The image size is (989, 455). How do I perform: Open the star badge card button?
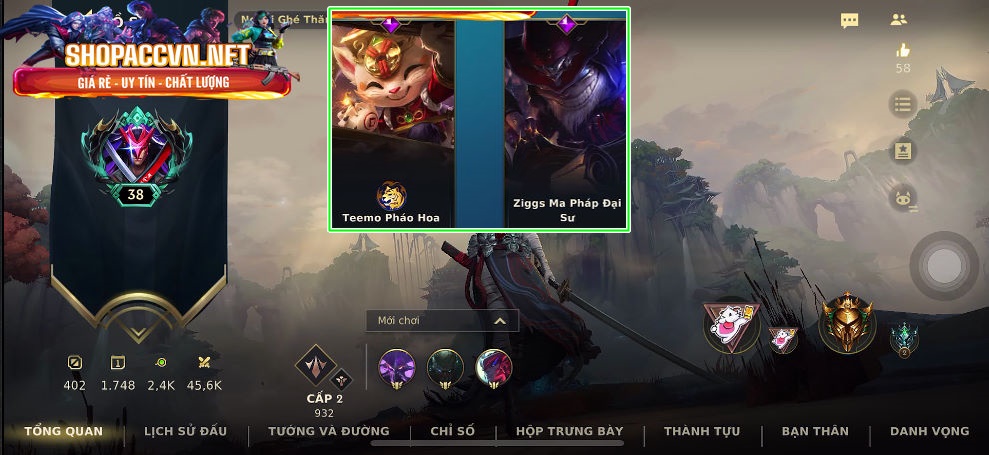pyautogui.click(x=903, y=151)
